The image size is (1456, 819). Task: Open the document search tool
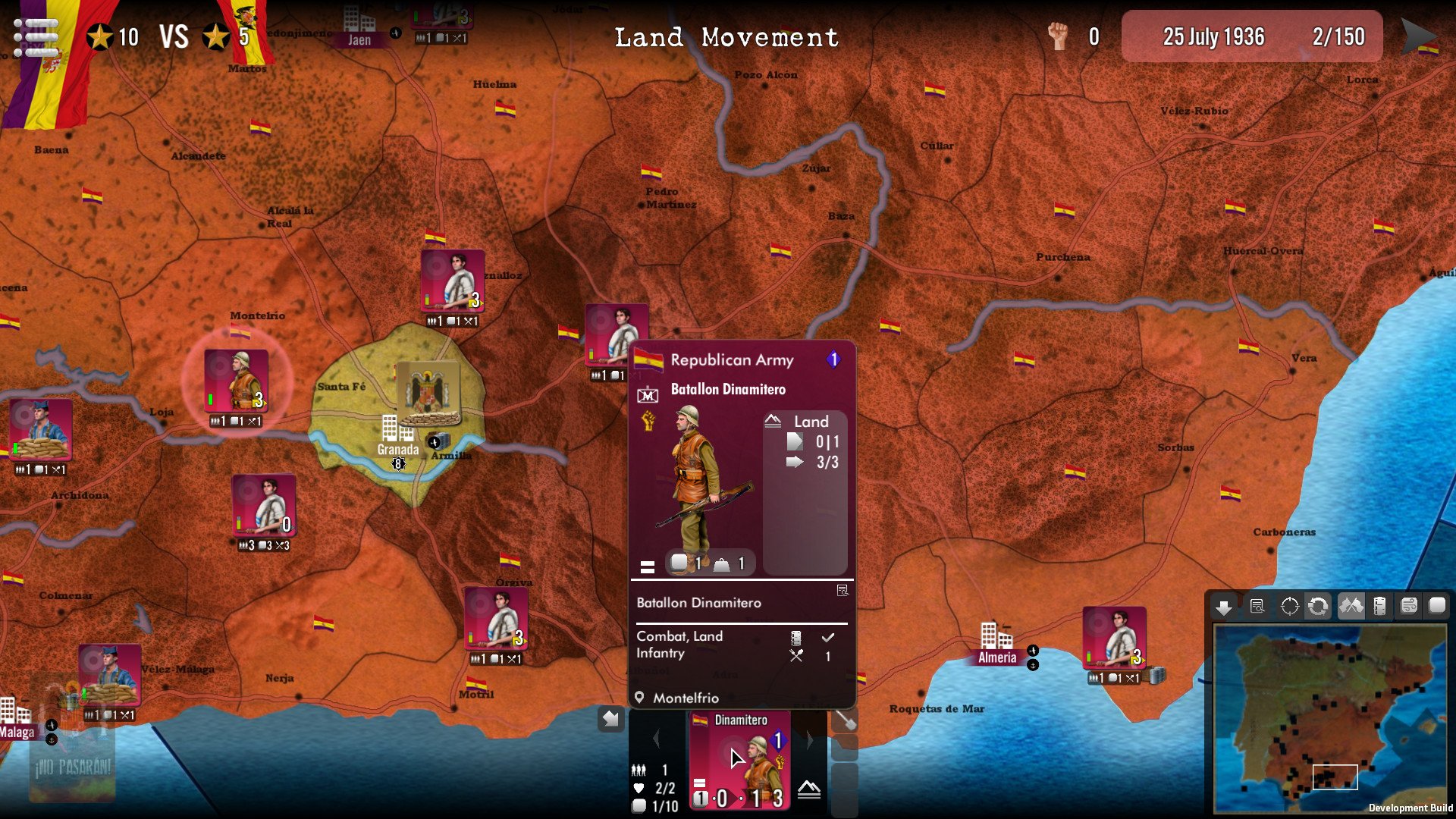point(1257,607)
